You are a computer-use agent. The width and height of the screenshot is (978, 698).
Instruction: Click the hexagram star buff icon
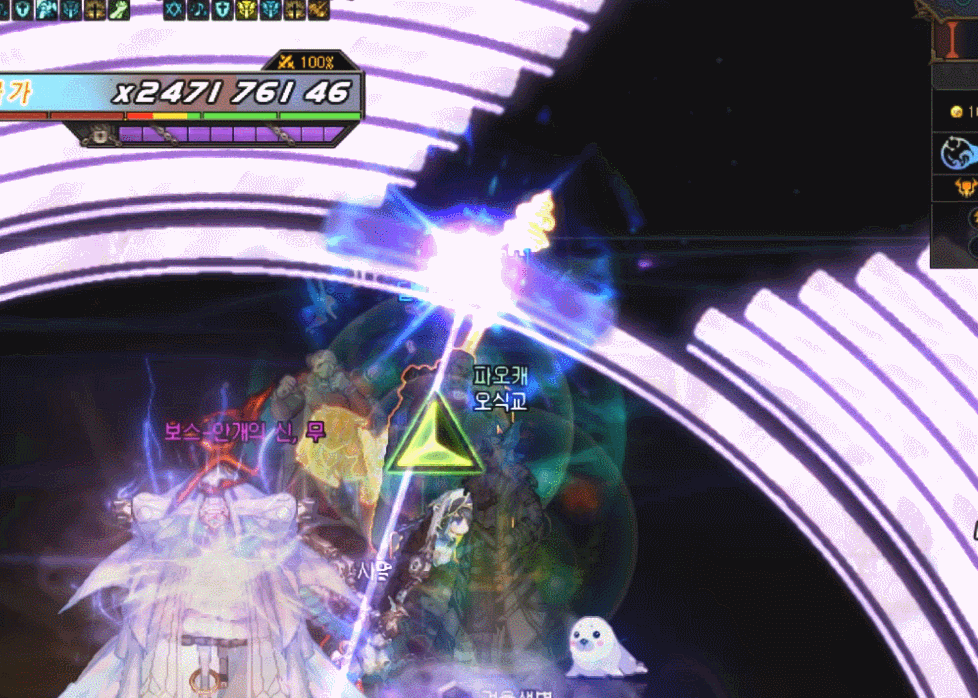pos(175,9)
